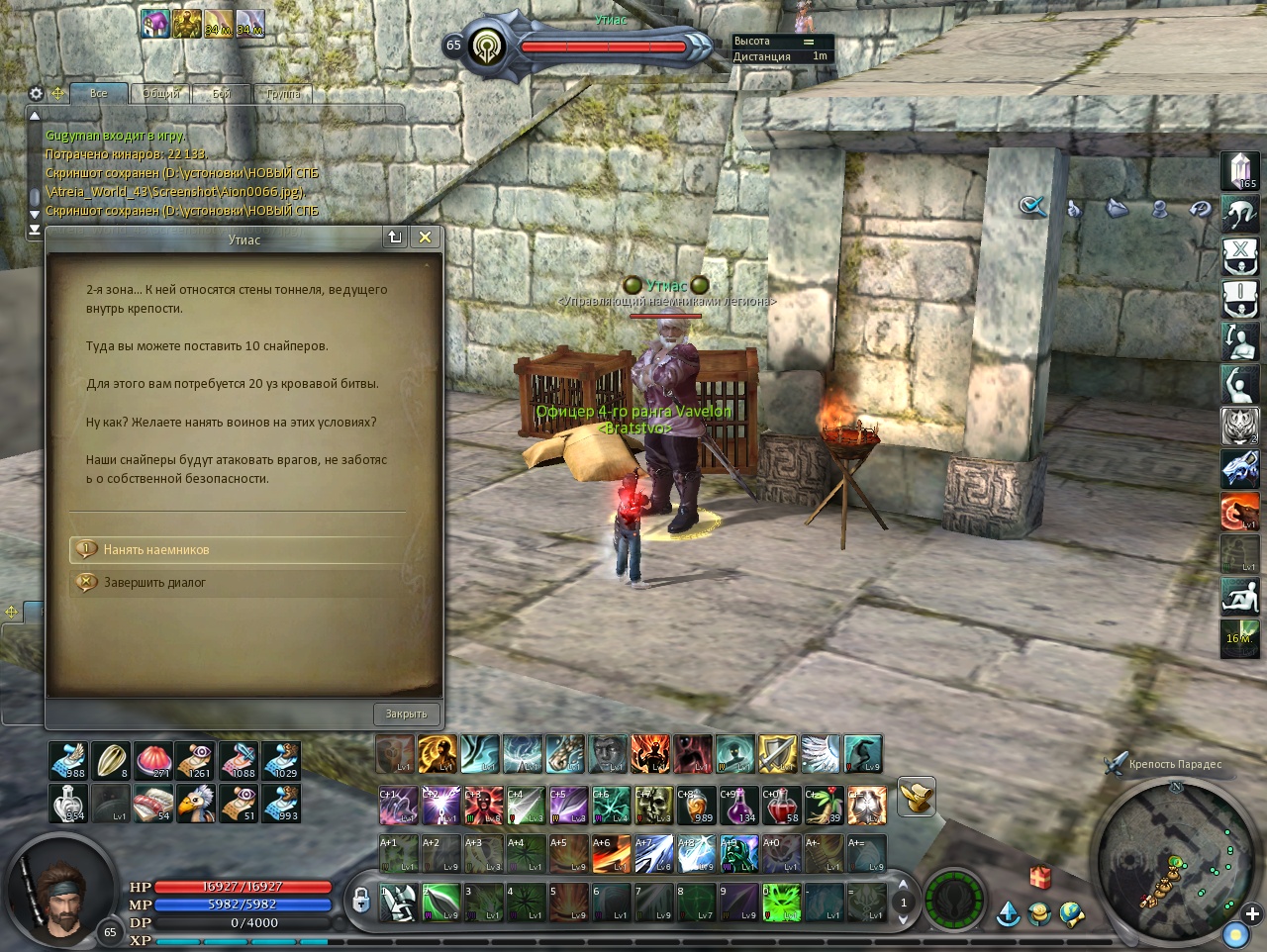The height and width of the screenshot is (952, 1267).
Task: Open the 'Бой' chat tab
Action: pyautogui.click(x=221, y=94)
